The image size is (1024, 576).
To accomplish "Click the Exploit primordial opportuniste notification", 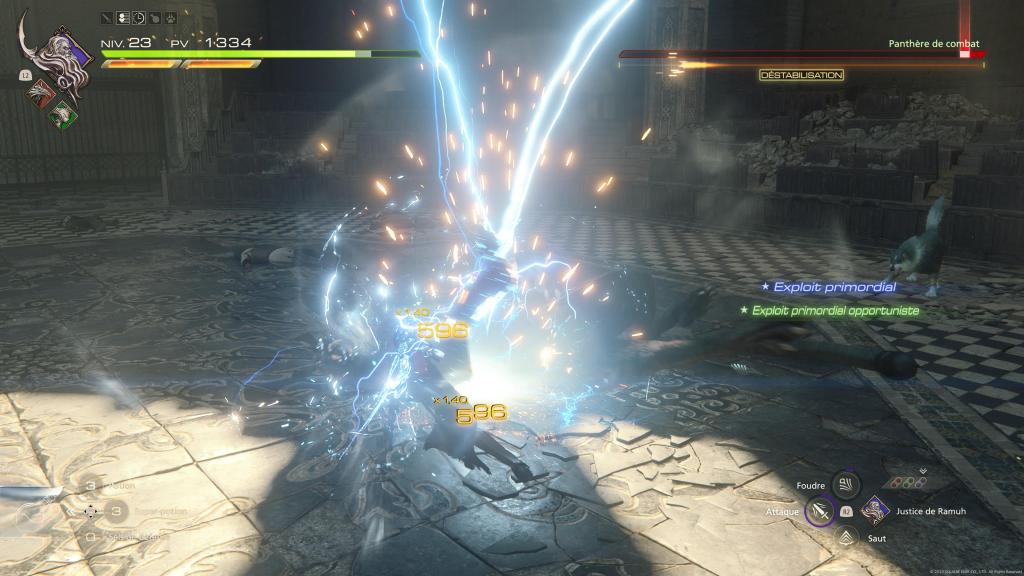I will pyautogui.click(x=828, y=311).
